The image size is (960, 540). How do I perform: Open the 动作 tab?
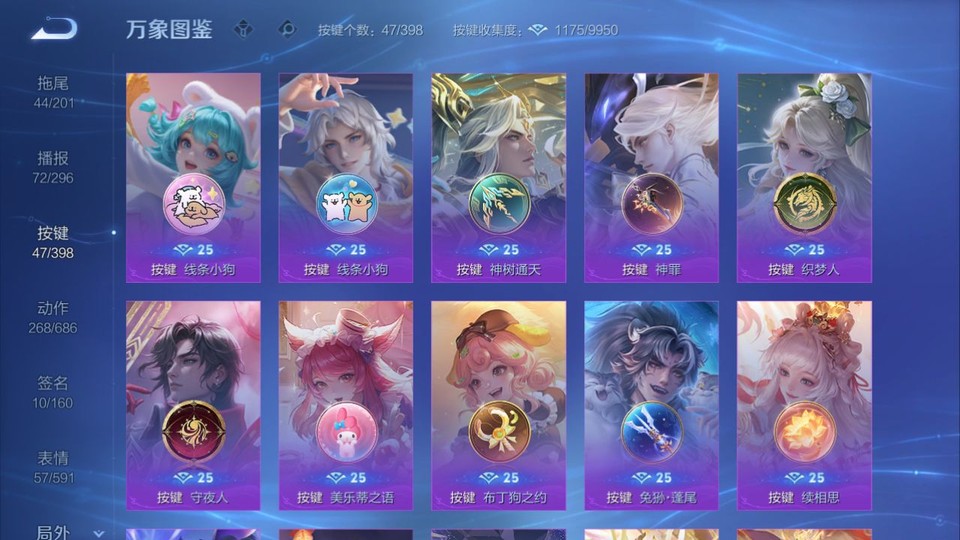(54, 317)
